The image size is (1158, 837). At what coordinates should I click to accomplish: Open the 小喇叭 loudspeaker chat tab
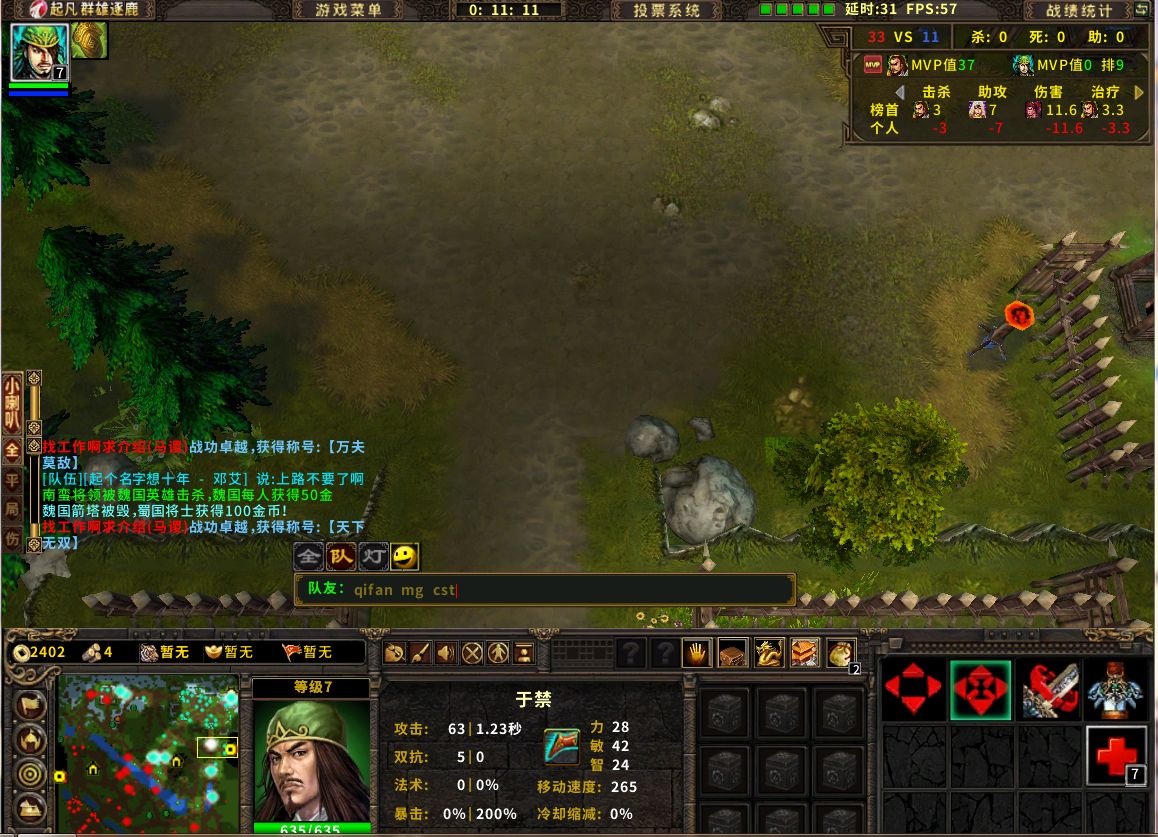coord(12,399)
